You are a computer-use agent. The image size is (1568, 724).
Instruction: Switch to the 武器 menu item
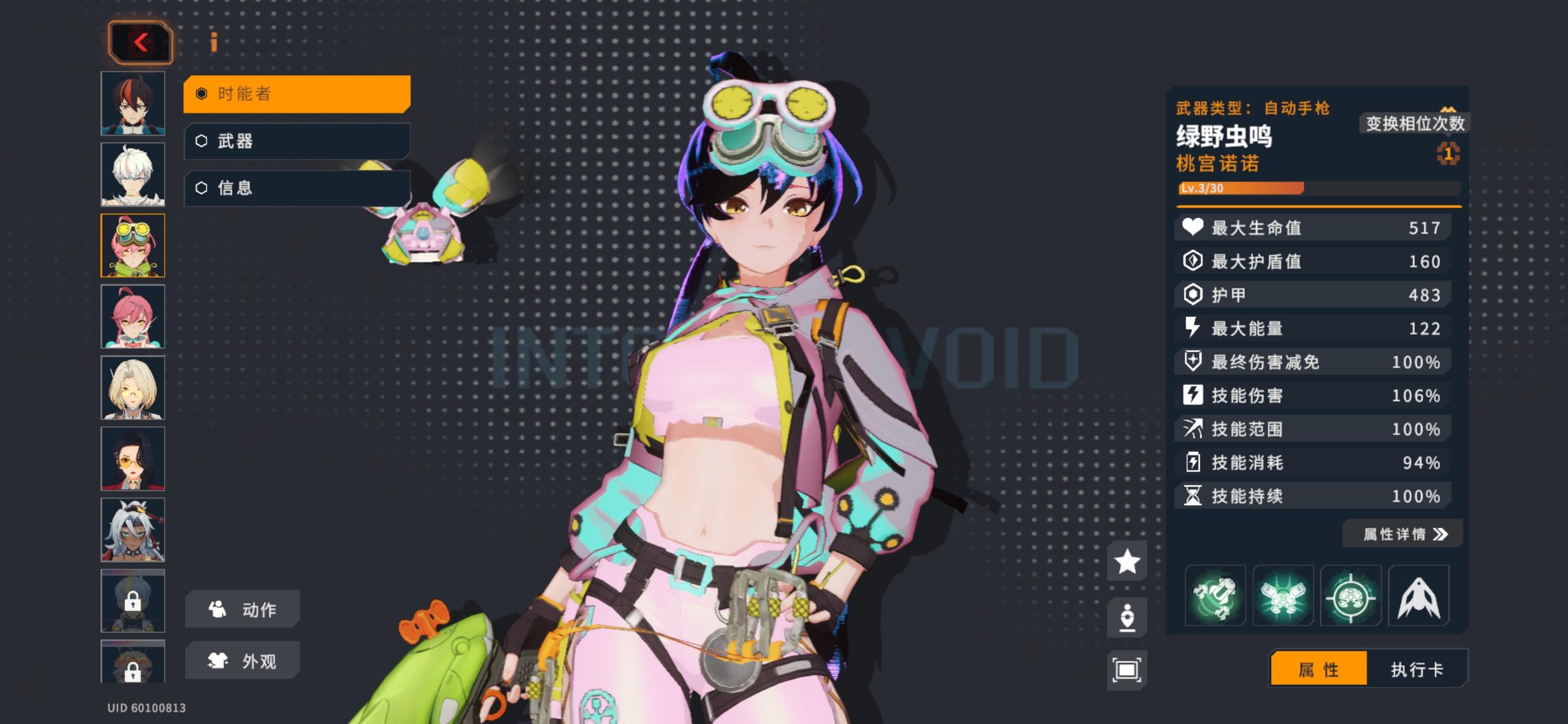(x=295, y=141)
